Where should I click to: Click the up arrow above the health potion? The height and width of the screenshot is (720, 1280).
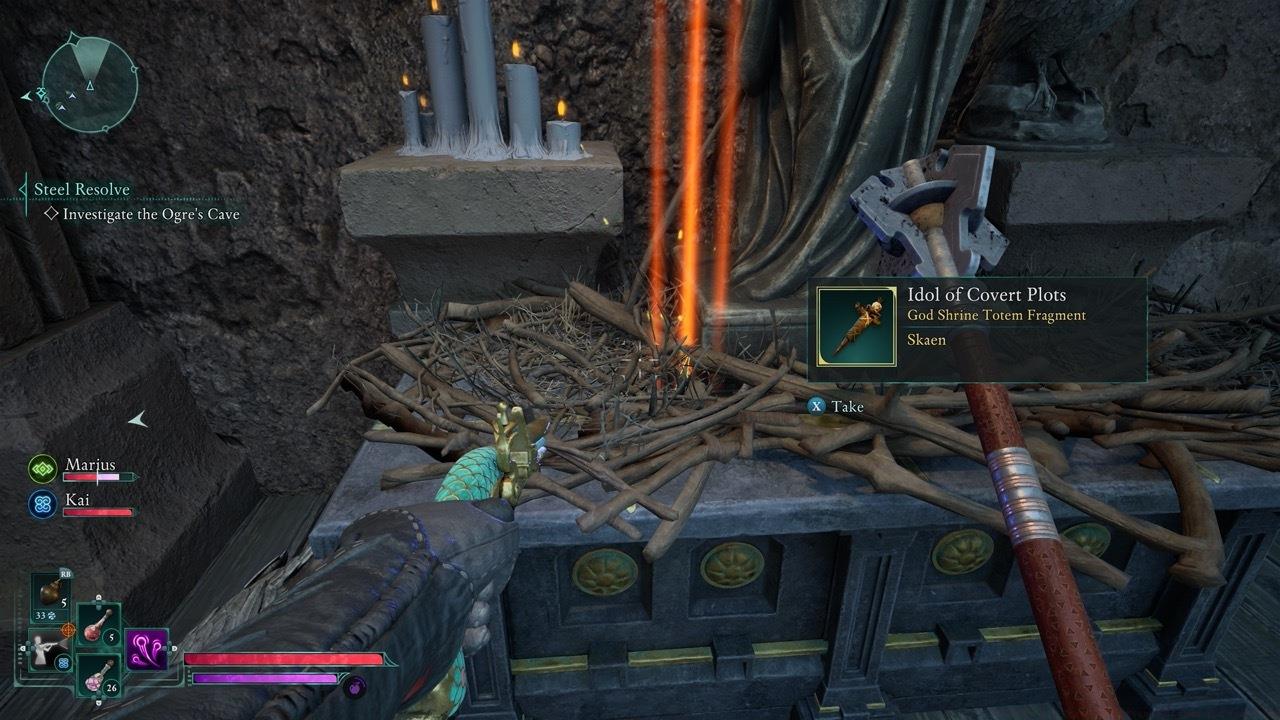[x=98, y=597]
